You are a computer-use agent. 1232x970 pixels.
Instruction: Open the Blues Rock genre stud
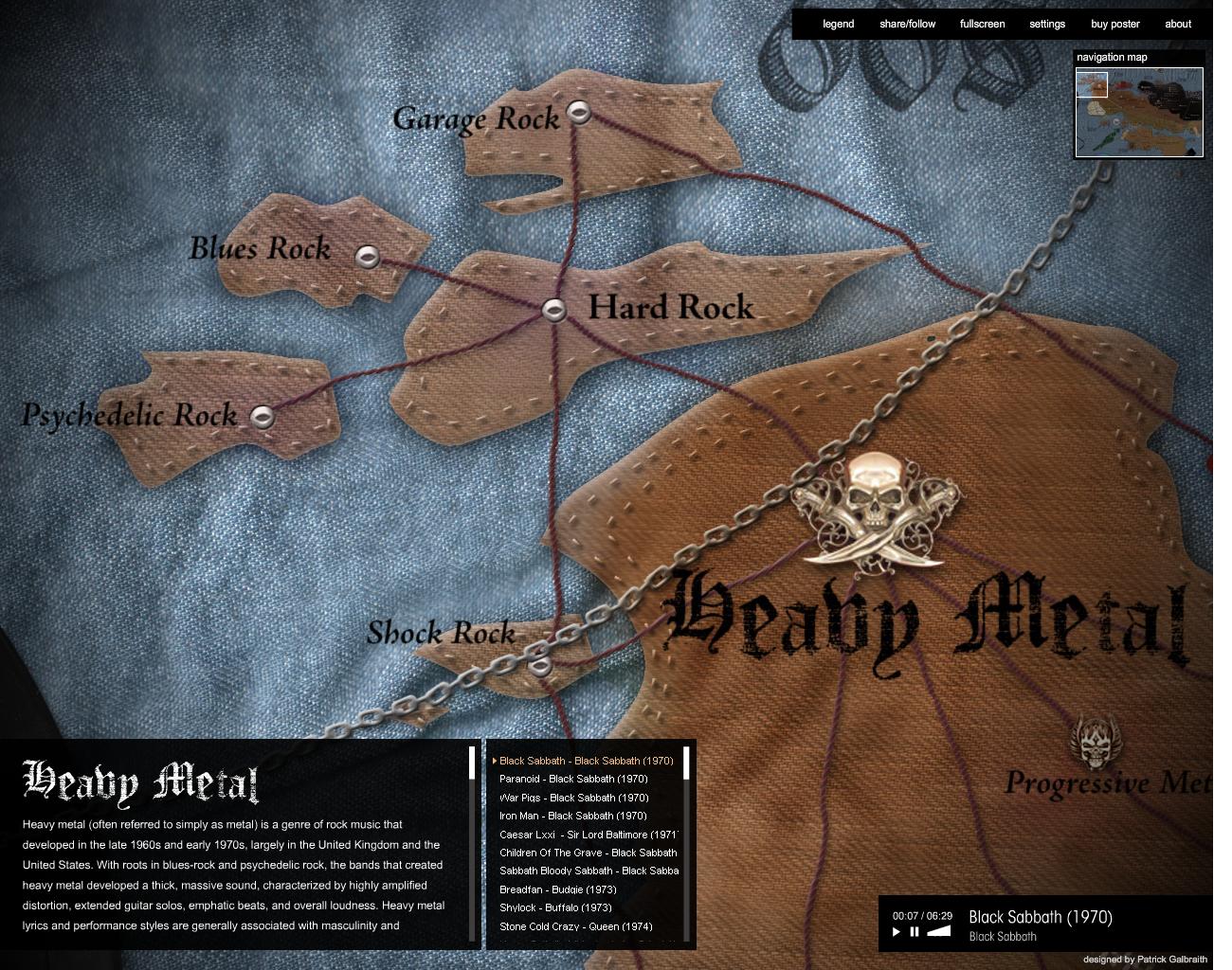click(368, 256)
